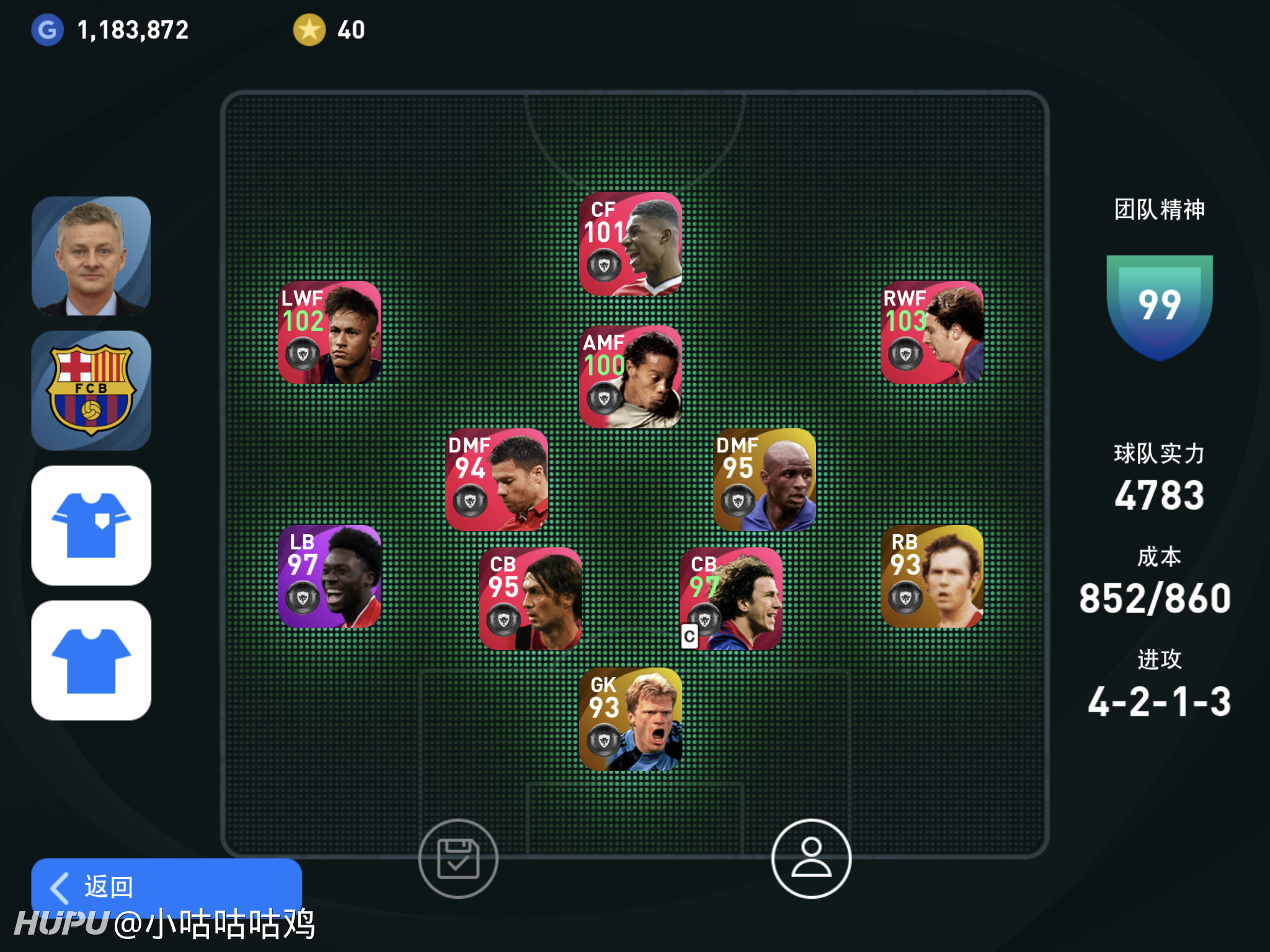Choose the GK 93 goalkeeper card
1270x952 pixels.
coord(631,719)
